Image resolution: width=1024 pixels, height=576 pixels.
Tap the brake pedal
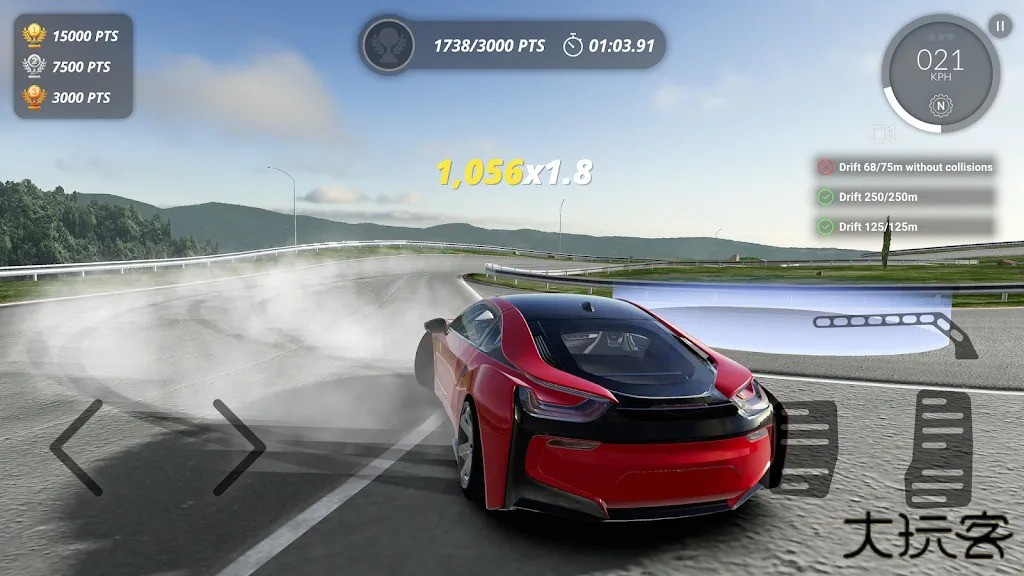point(806,447)
